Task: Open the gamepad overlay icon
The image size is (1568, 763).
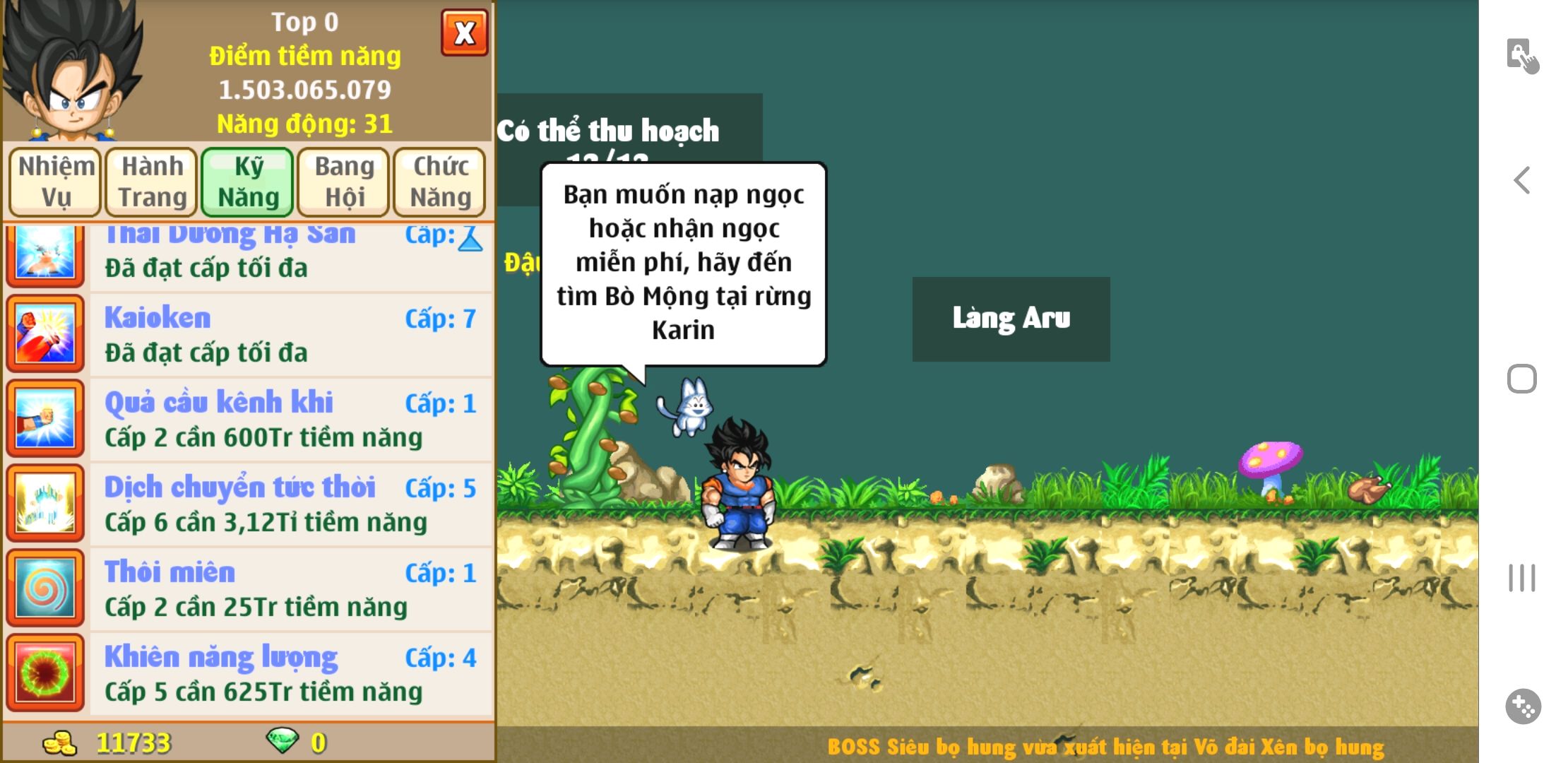Action: [1523, 706]
